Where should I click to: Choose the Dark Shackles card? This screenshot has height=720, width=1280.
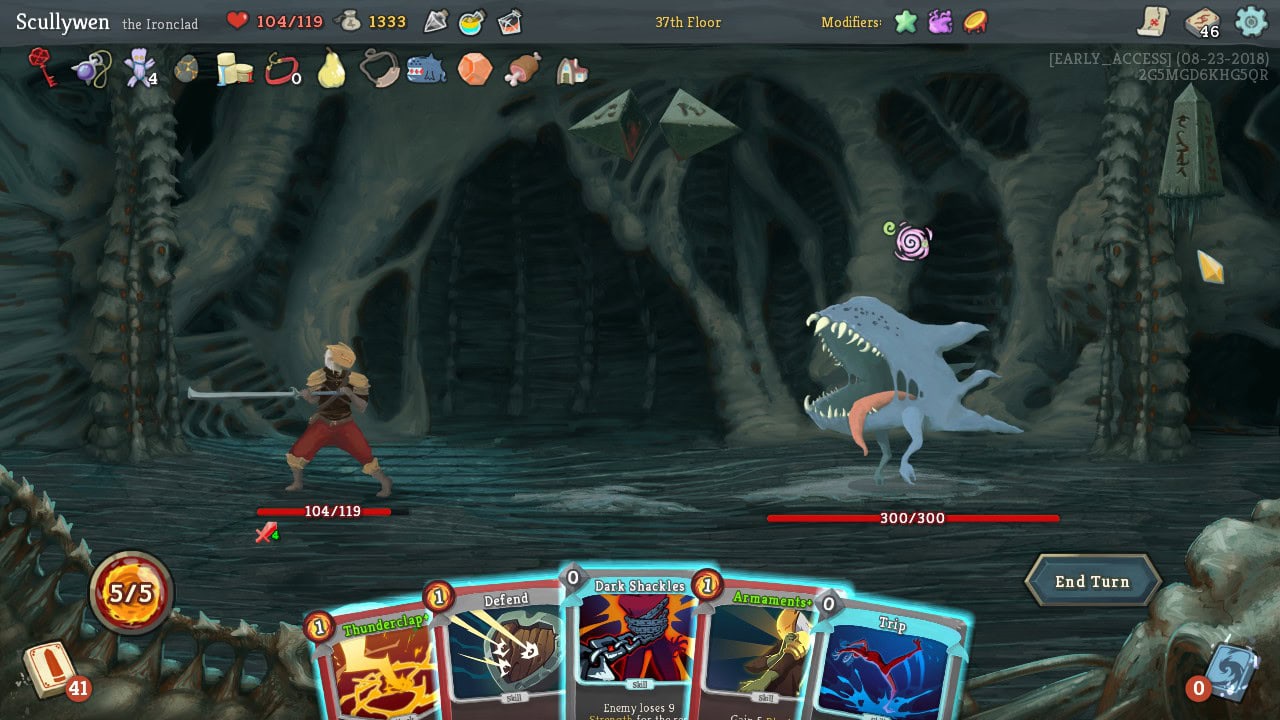coord(637,640)
